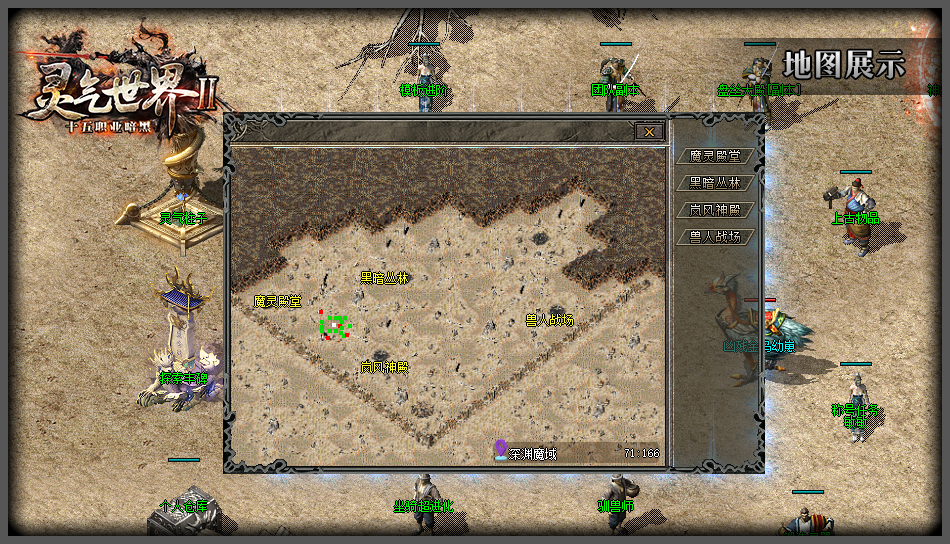Click the yellow 魔灵殿堂 label on map
Screen dimensions: 950x544
click(x=277, y=301)
